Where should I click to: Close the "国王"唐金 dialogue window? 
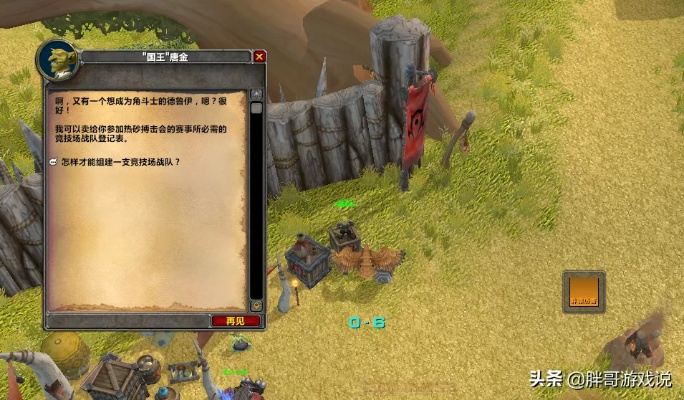[x=260, y=57]
